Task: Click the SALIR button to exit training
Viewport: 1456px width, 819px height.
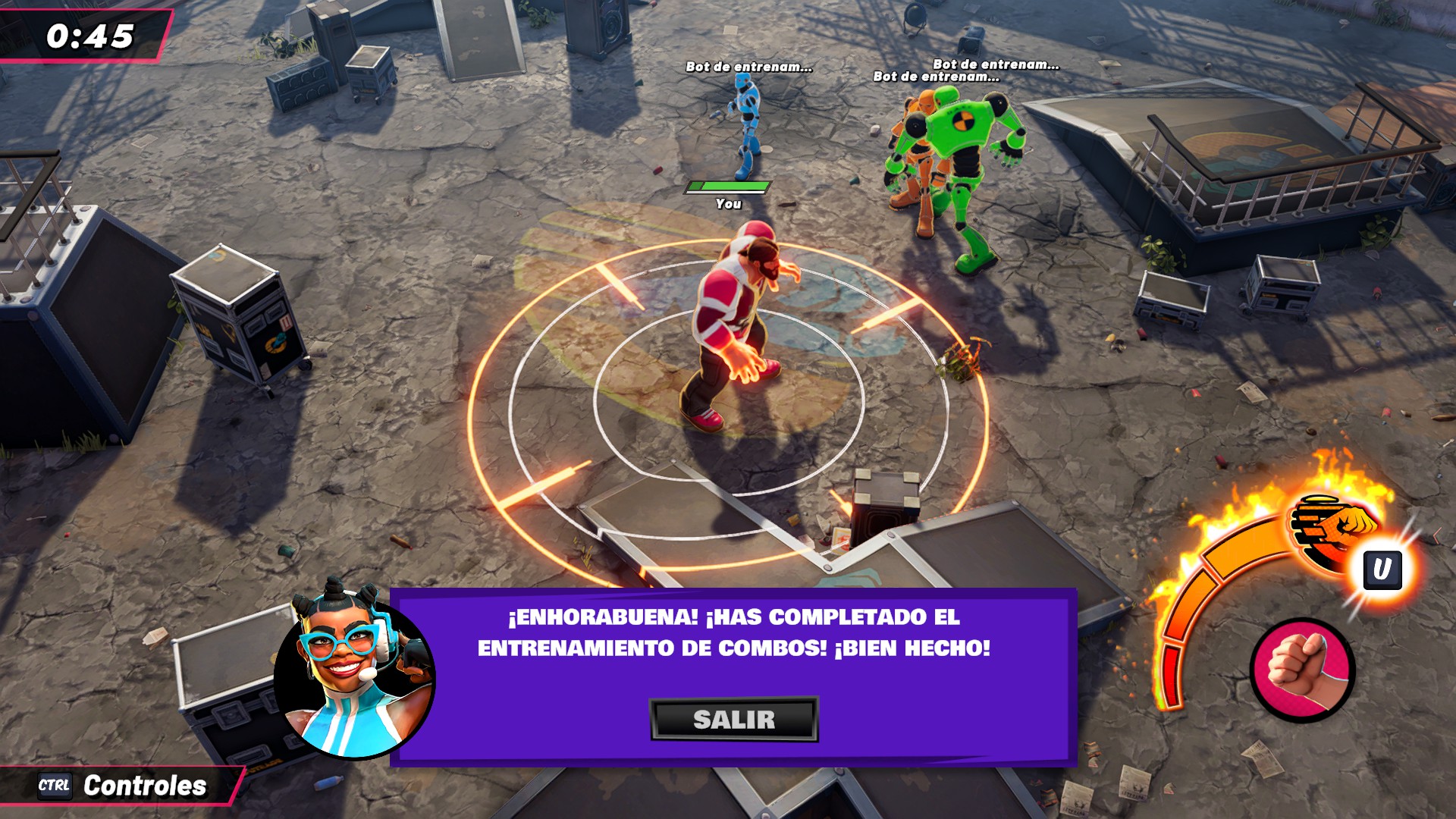Action: coord(733,719)
